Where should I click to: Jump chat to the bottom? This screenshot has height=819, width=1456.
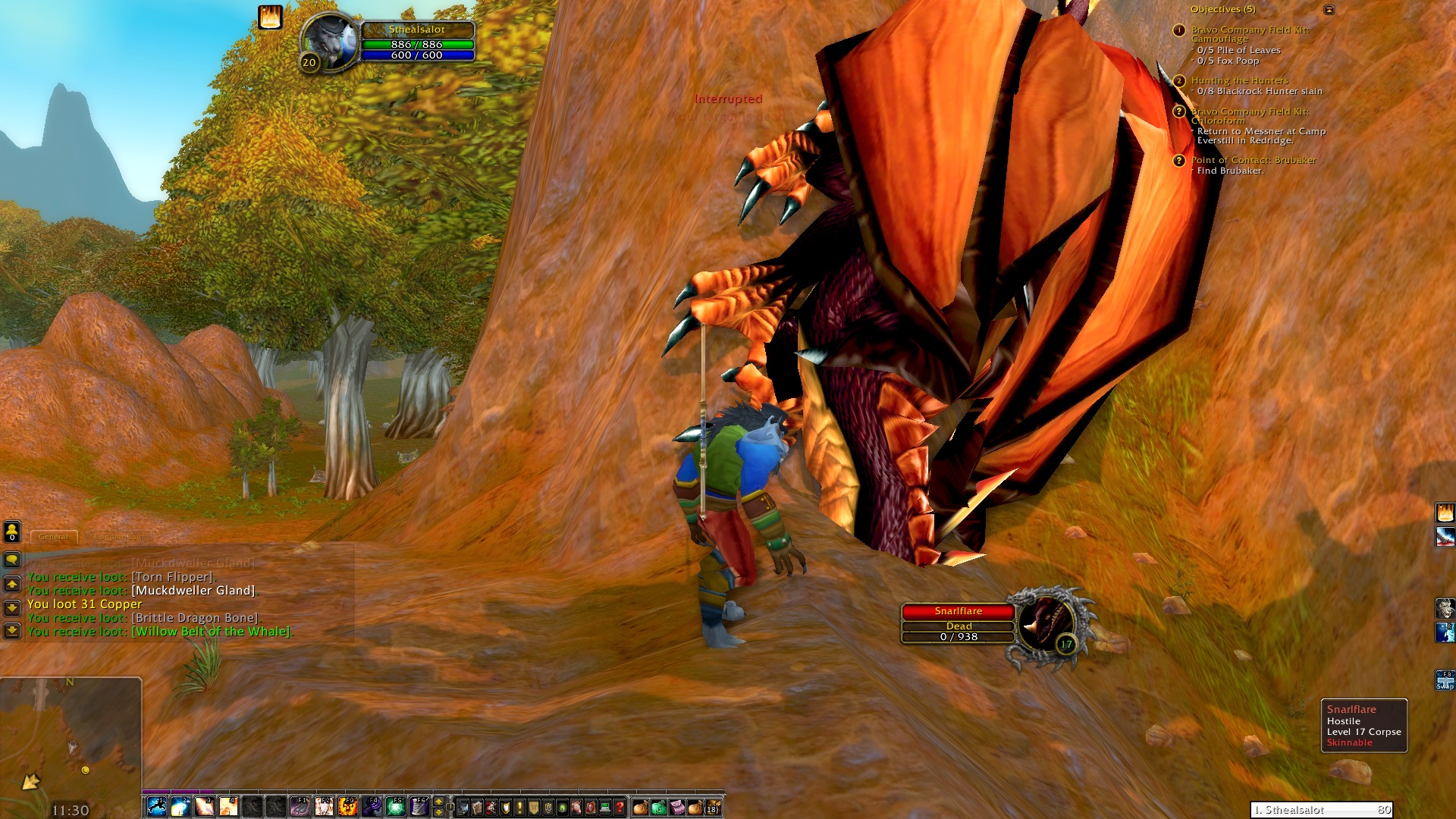tap(12, 630)
